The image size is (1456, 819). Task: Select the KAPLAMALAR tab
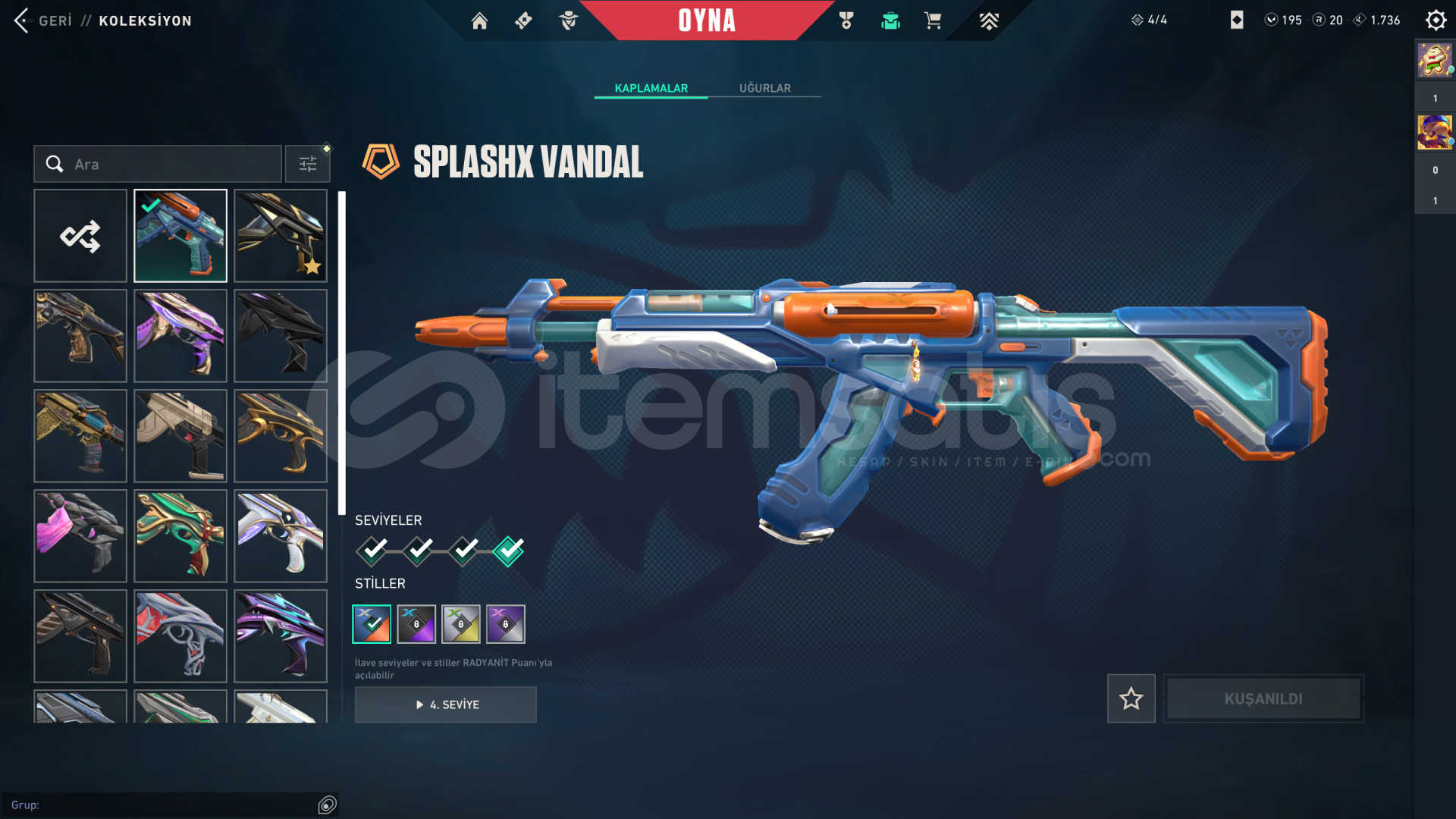click(651, 88)
